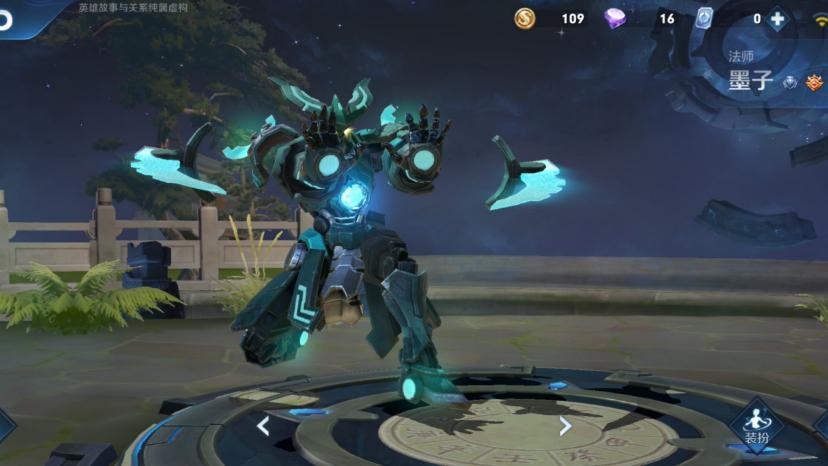
Task: Show the next hero with right arrow
Action: (565, 427)
